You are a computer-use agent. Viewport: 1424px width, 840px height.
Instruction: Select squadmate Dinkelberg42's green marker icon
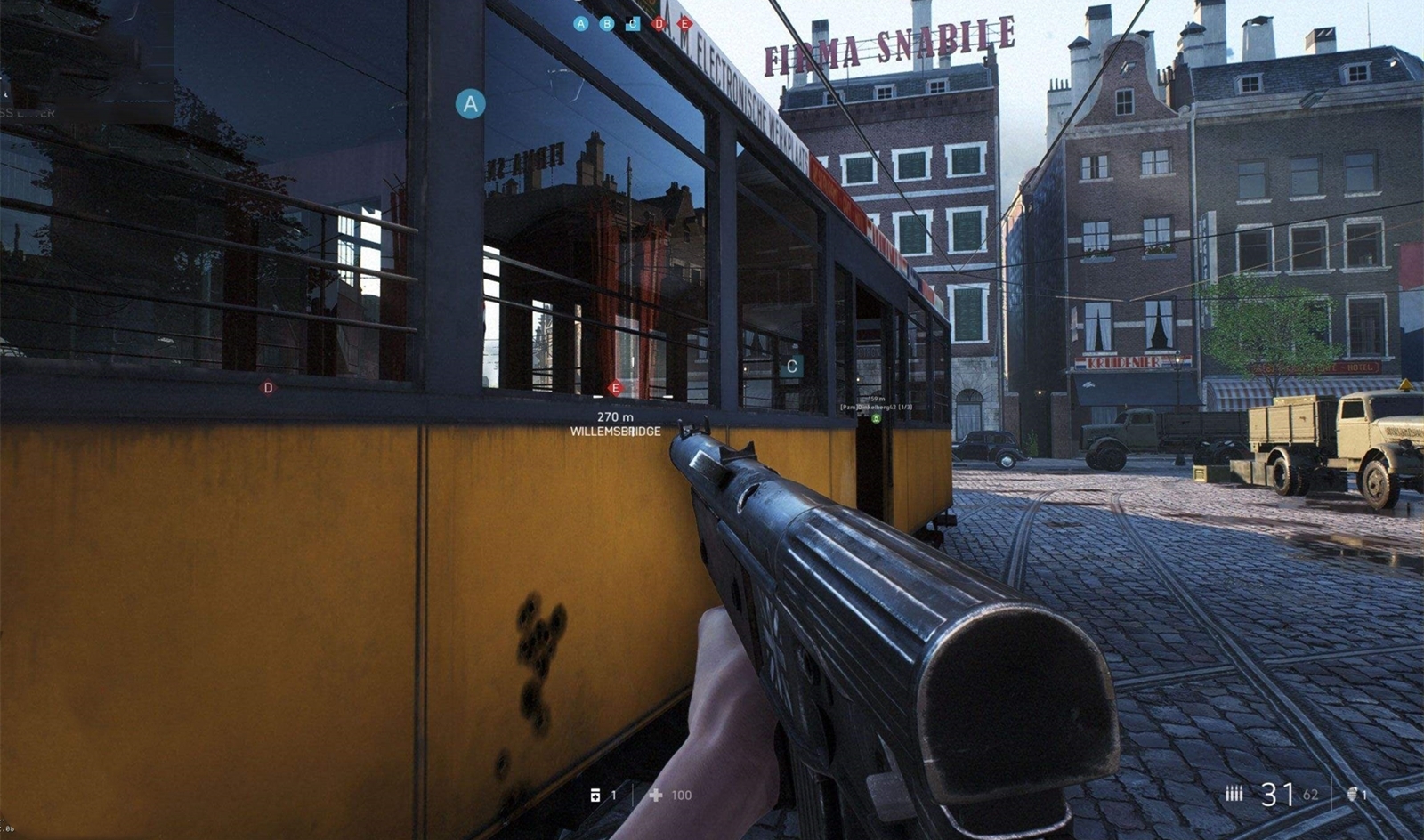click(x=877, y=417)
